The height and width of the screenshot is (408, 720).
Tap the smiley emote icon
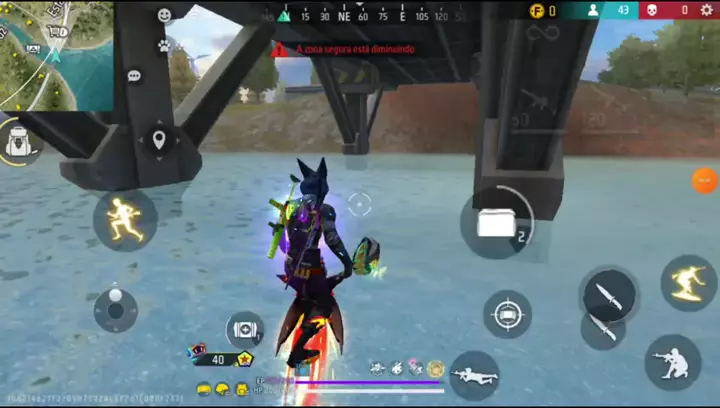click(x=165, y=16)
